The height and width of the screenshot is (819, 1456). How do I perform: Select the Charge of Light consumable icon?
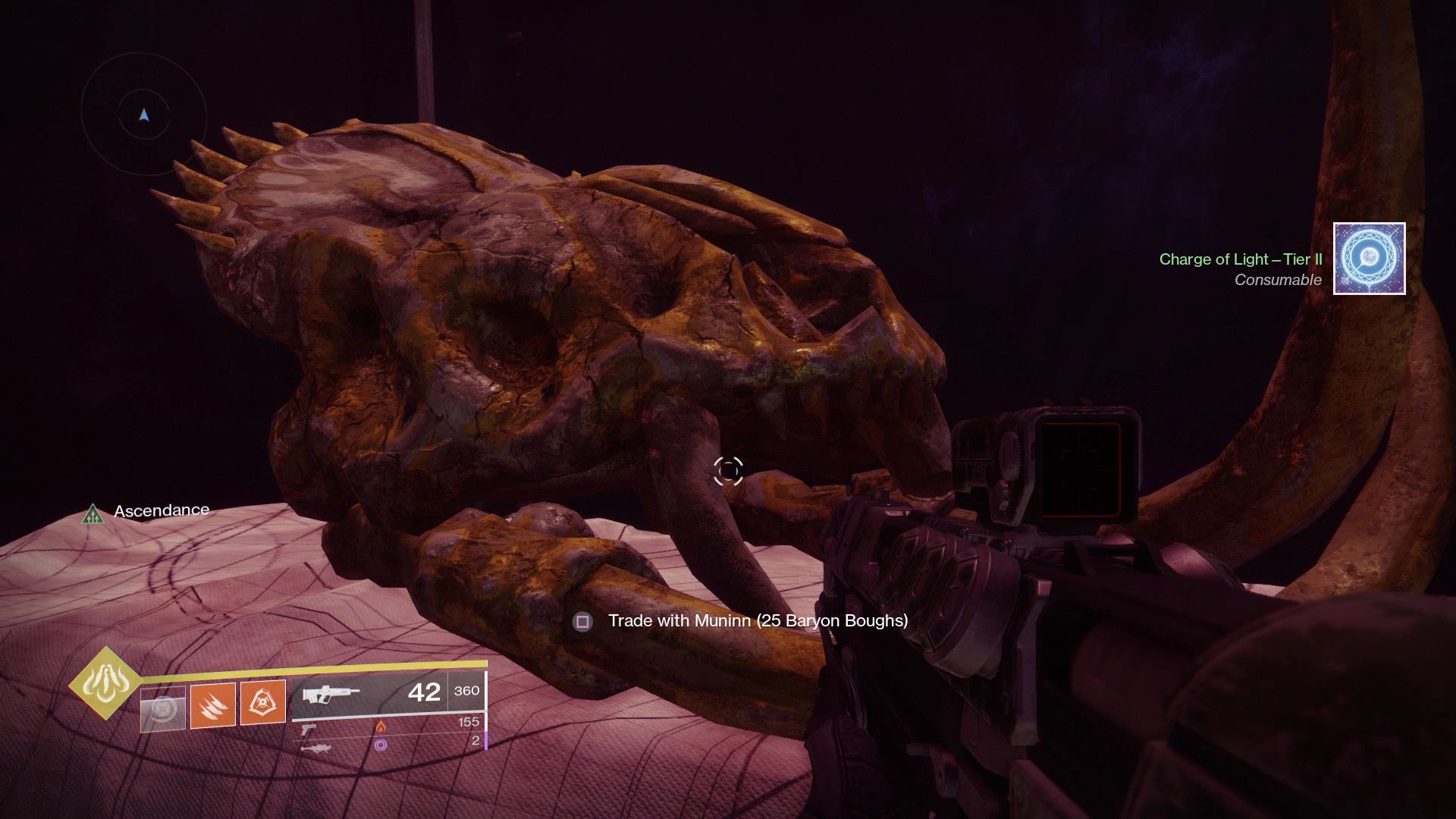(x=1369, y=259)
